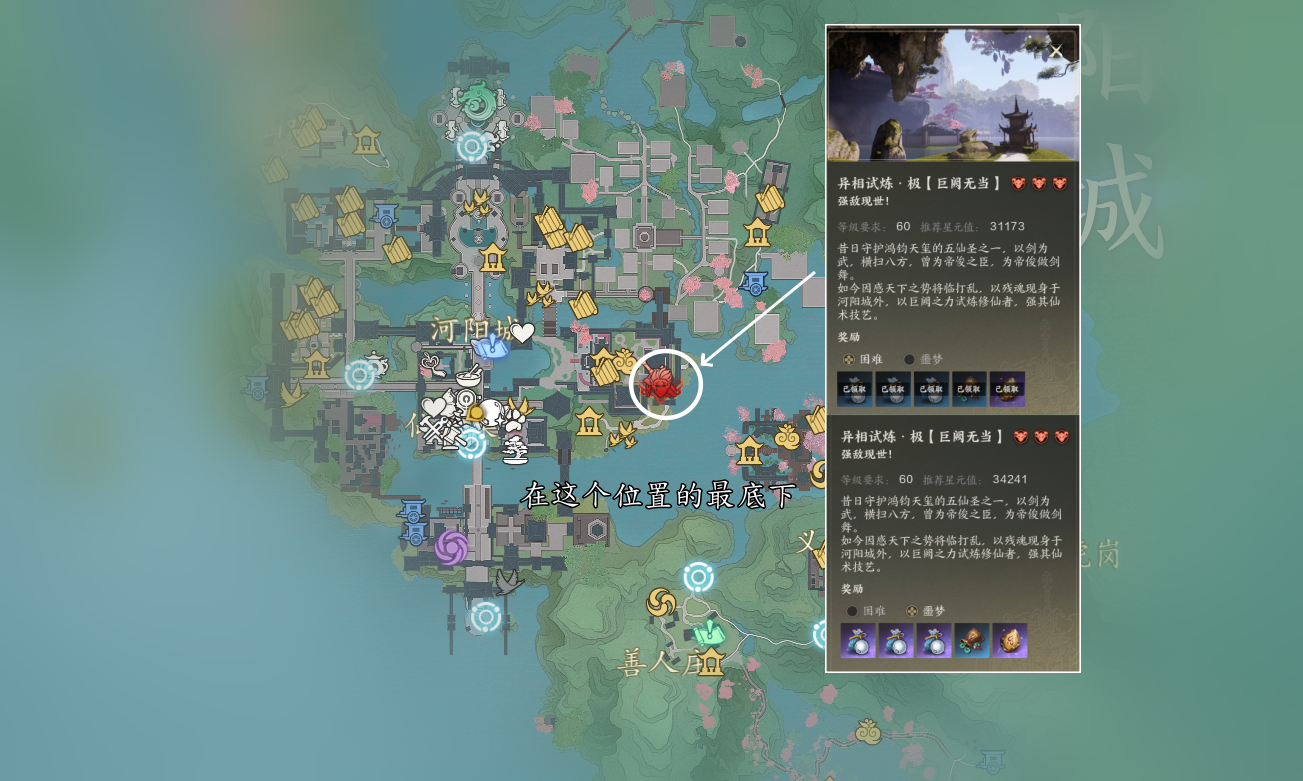1303x781 pixels.
Task: Inspect the unclaimed golden orb reward icon
Action: click(x=1009, y=640)
